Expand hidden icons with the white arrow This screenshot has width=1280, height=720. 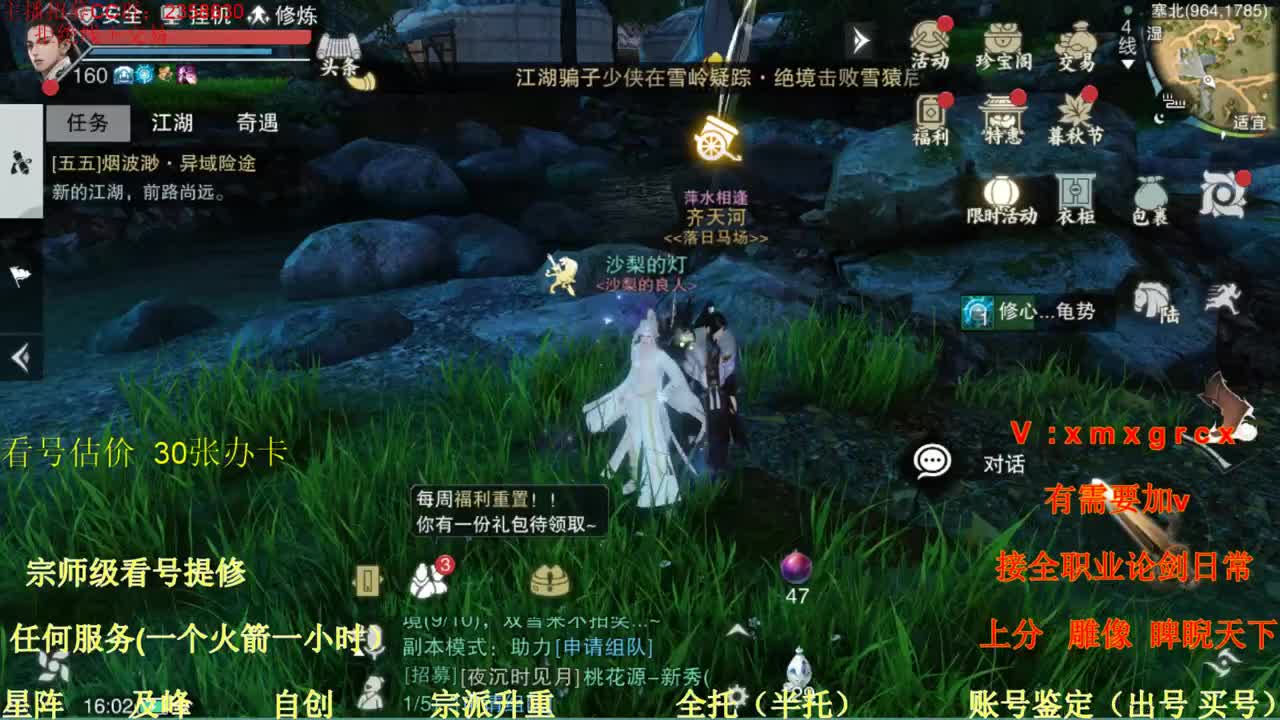[x=858, y=41]
